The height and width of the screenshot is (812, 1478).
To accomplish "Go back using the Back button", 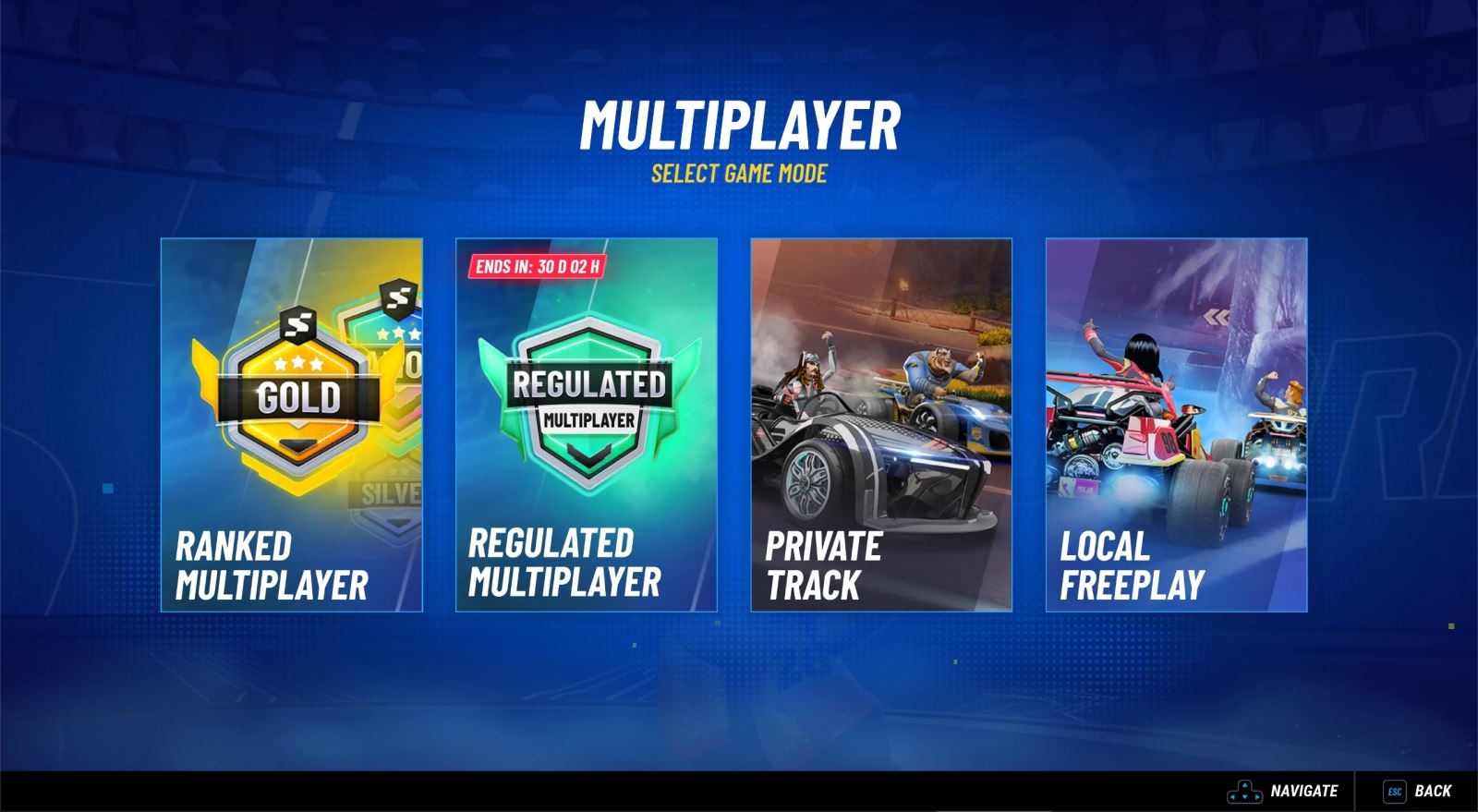I will pyautogui.click(x=1418, y=791).
